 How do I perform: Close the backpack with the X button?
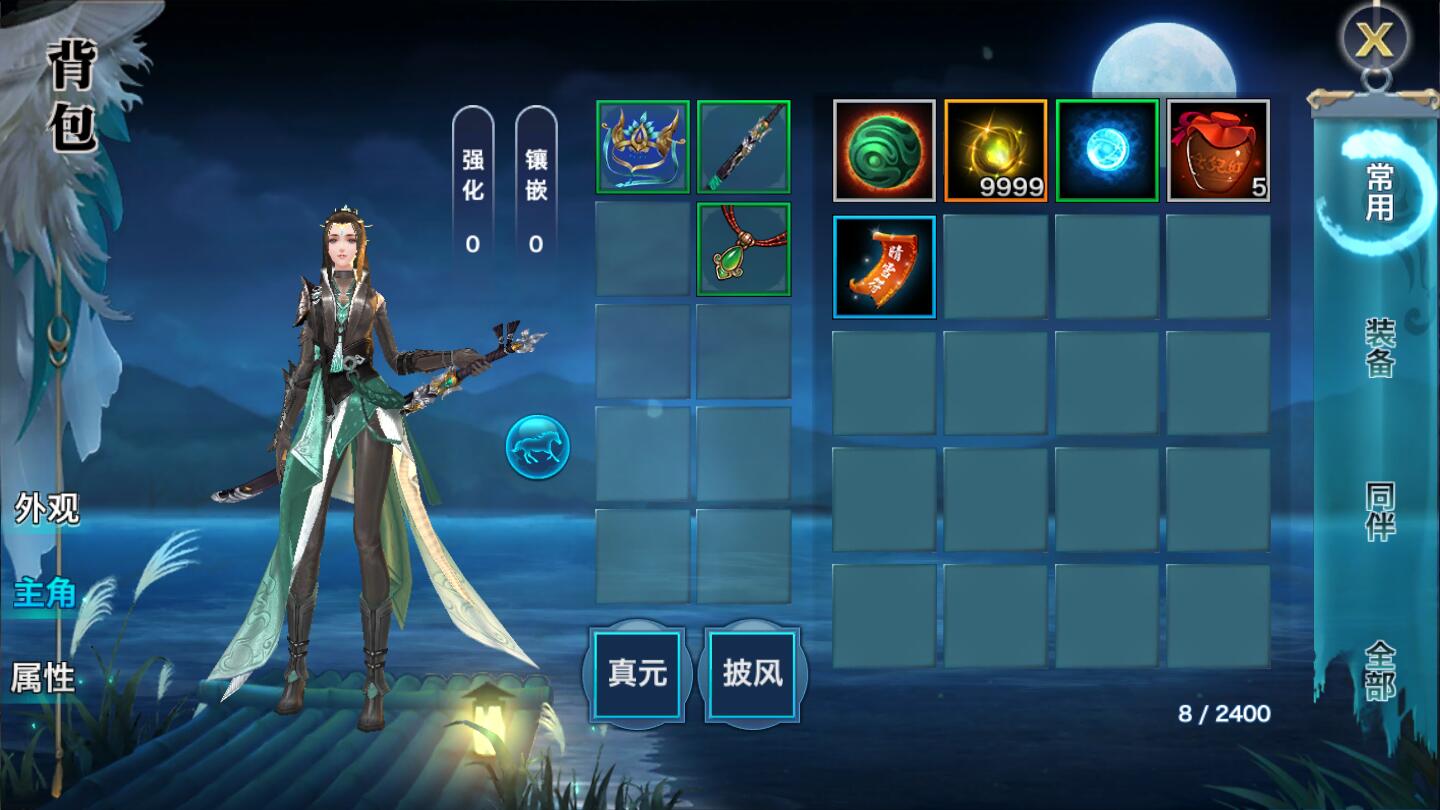[x=1375, y=41]
